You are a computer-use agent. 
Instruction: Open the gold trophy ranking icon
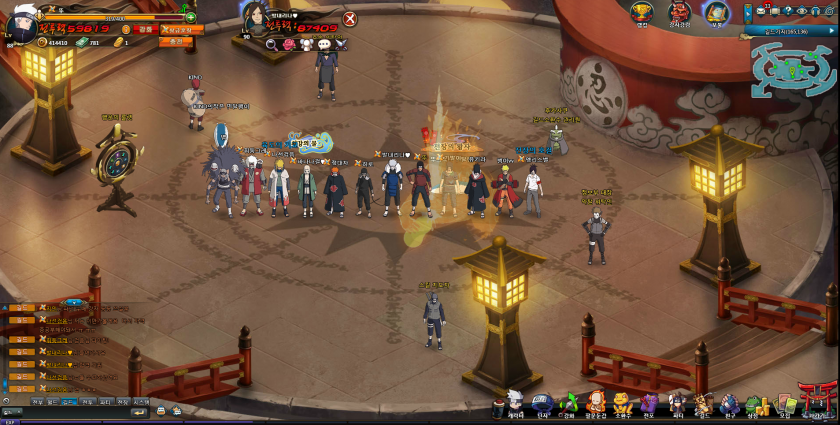(642, 12)
